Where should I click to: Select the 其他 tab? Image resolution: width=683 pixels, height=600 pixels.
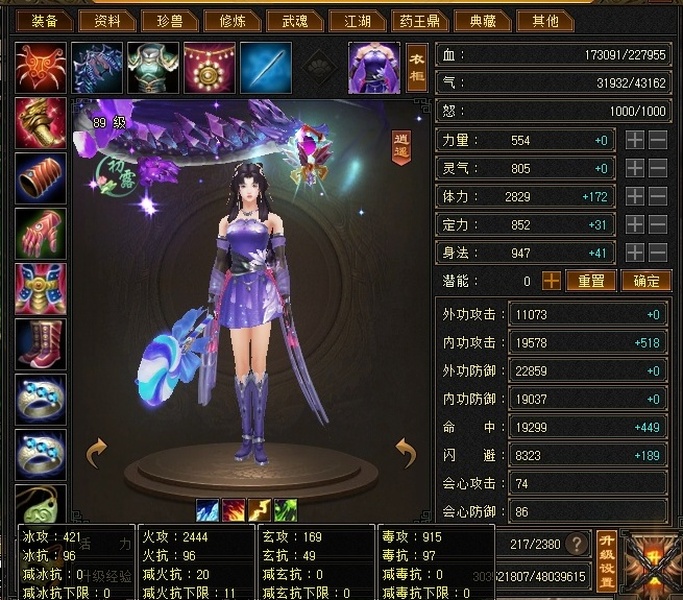tap(545, 20)
